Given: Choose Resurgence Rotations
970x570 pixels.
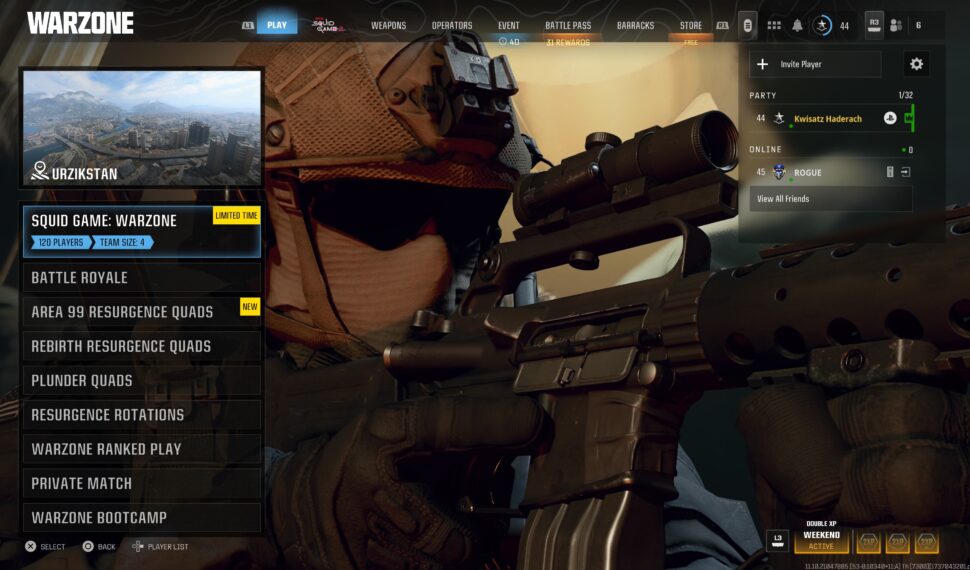Looking at the screenshot, I should 141,415.
